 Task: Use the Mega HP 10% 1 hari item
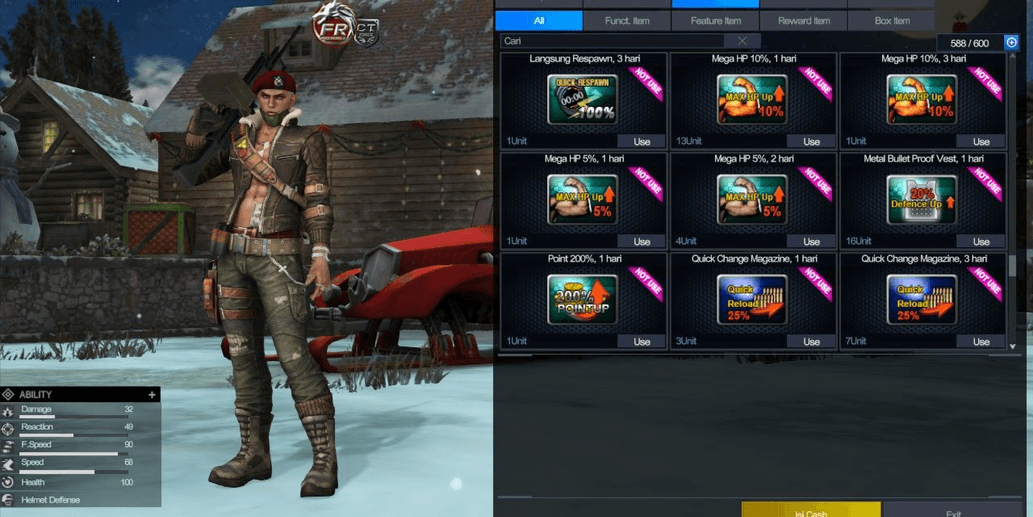tap(811, 142)
